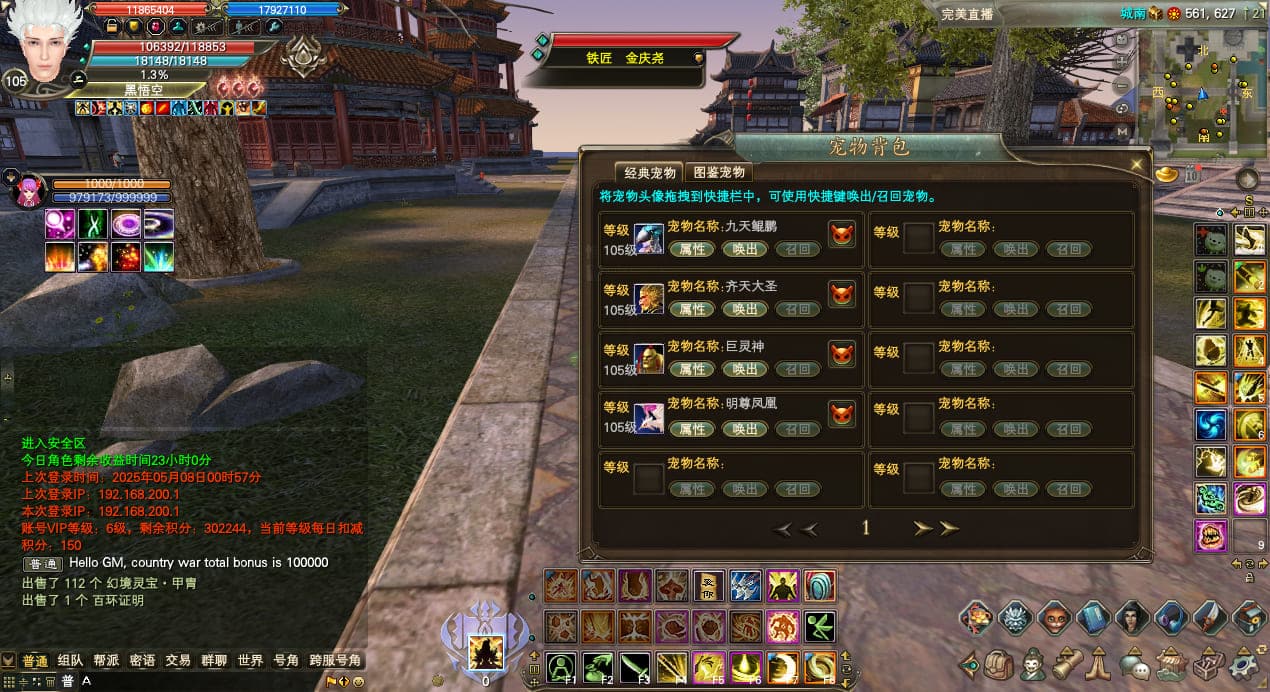Click 唤出 for the 巨灵神 pet
1270x692 pixels.
coord(745,369)
